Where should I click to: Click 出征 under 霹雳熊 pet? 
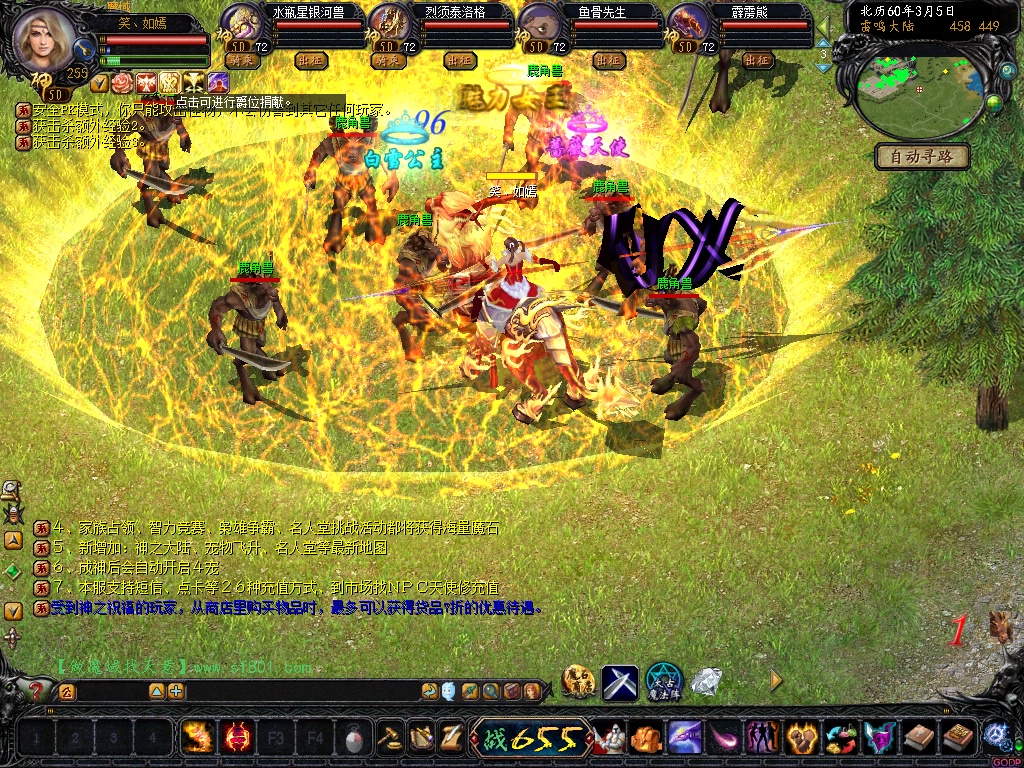[757, 60]
